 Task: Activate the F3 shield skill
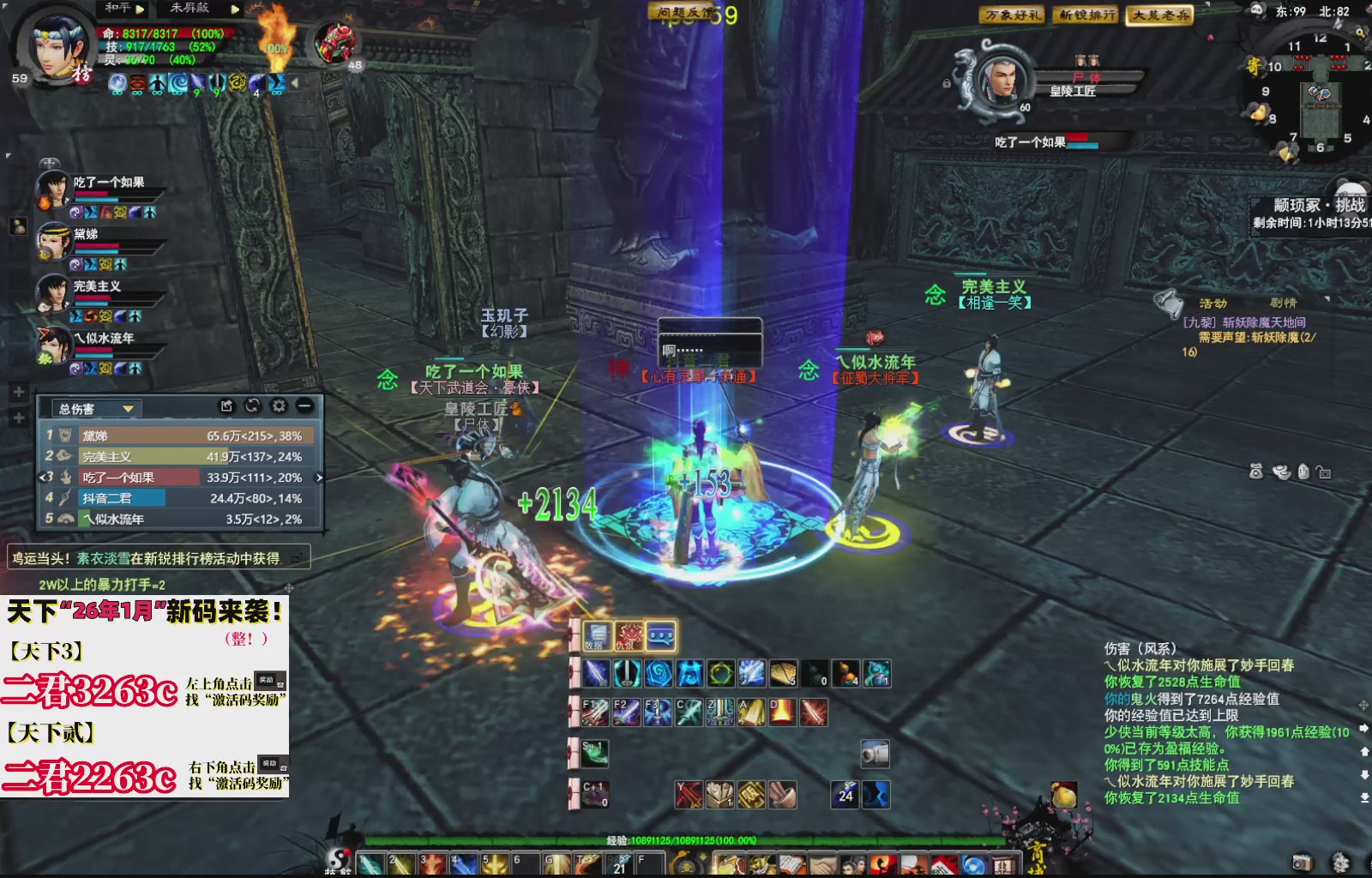[659, 712]
